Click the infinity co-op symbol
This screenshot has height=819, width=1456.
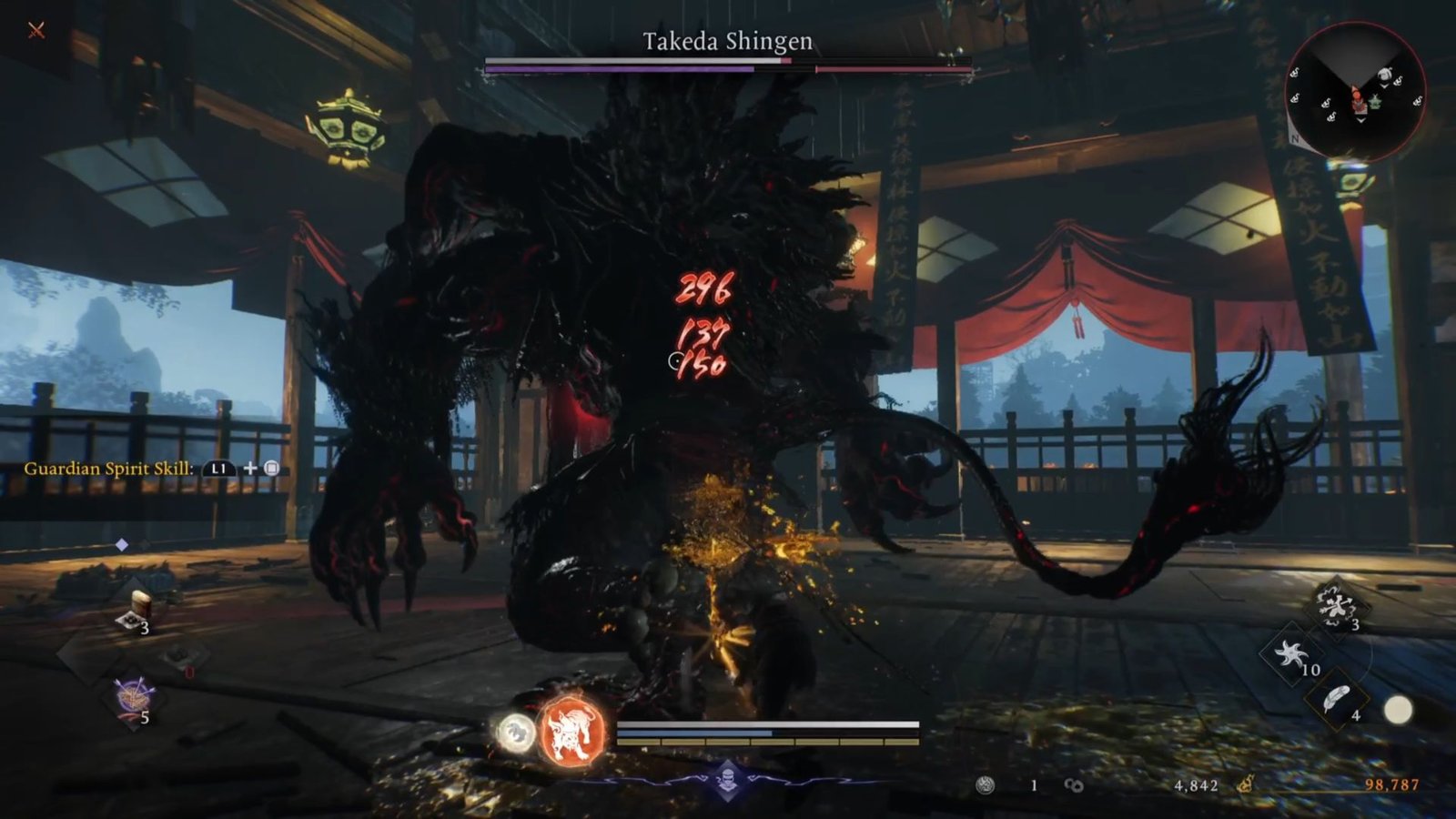1072,784
